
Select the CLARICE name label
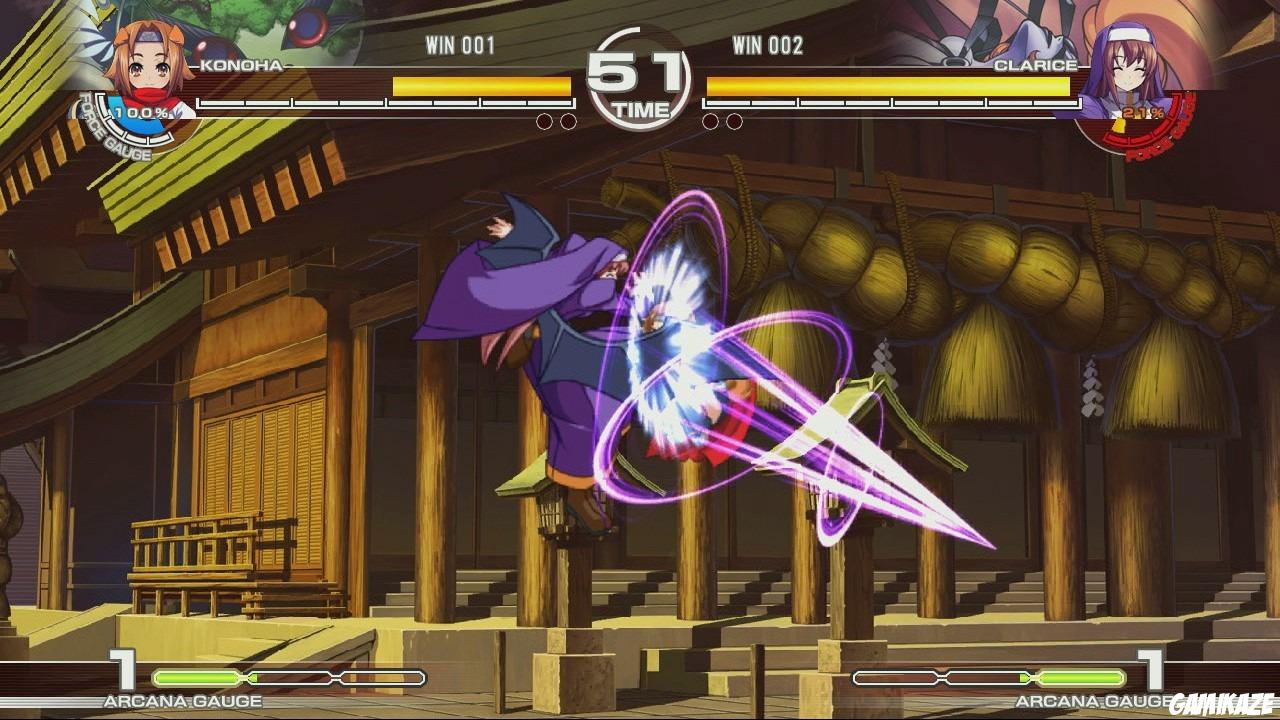click(1036, 62)
